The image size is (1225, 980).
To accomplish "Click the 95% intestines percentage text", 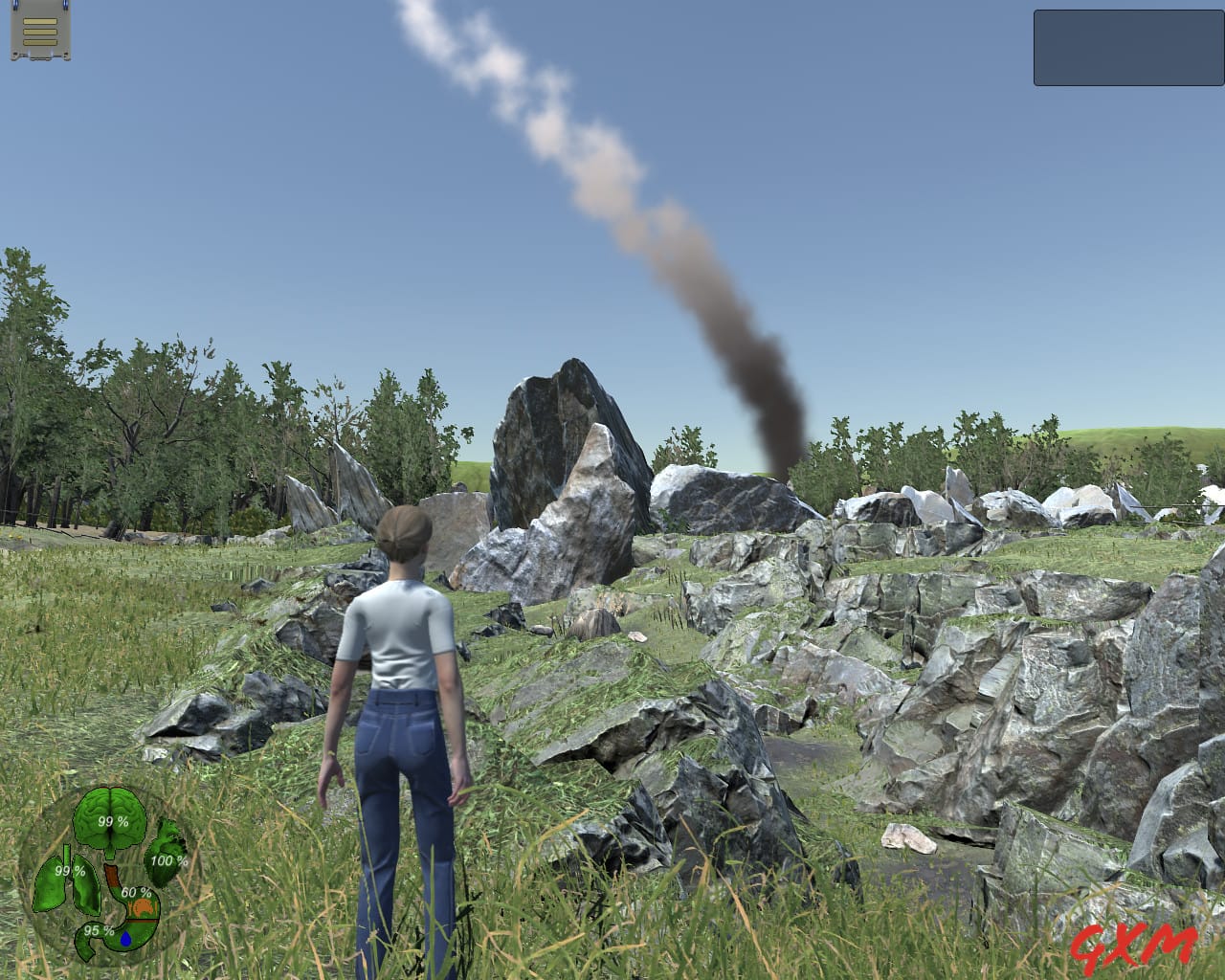I will click(x=99, y=930).
